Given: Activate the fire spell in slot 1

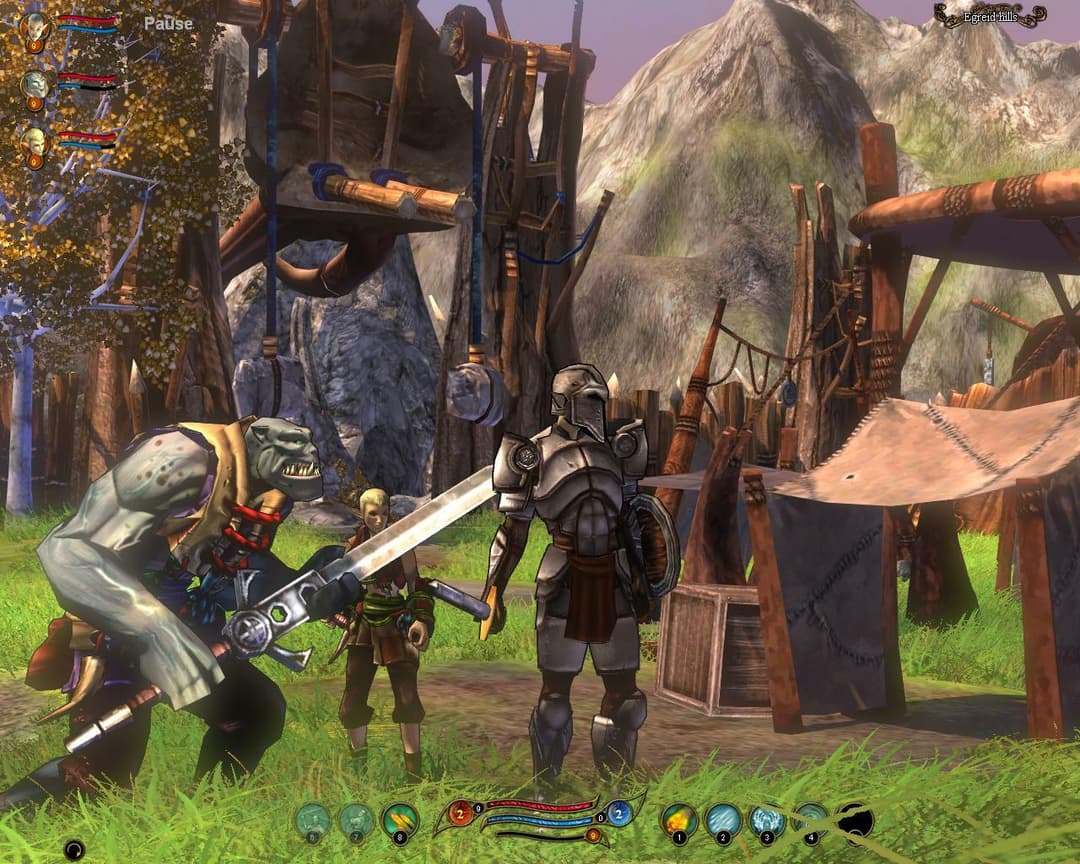Looking at the screenshot, I should pos(680,821).
